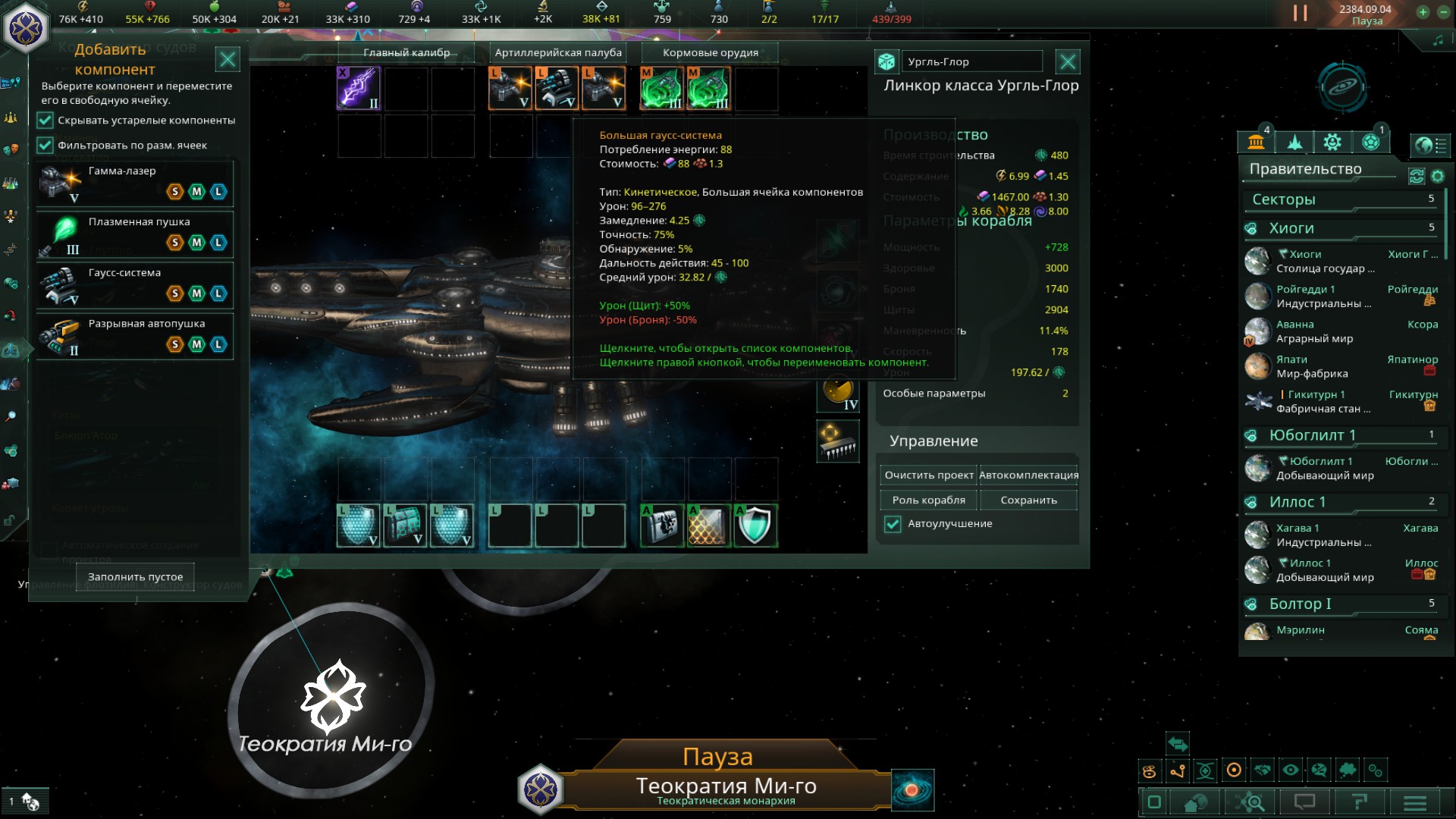Toggle the Auto-upgrade checkbox

[893, 524]
